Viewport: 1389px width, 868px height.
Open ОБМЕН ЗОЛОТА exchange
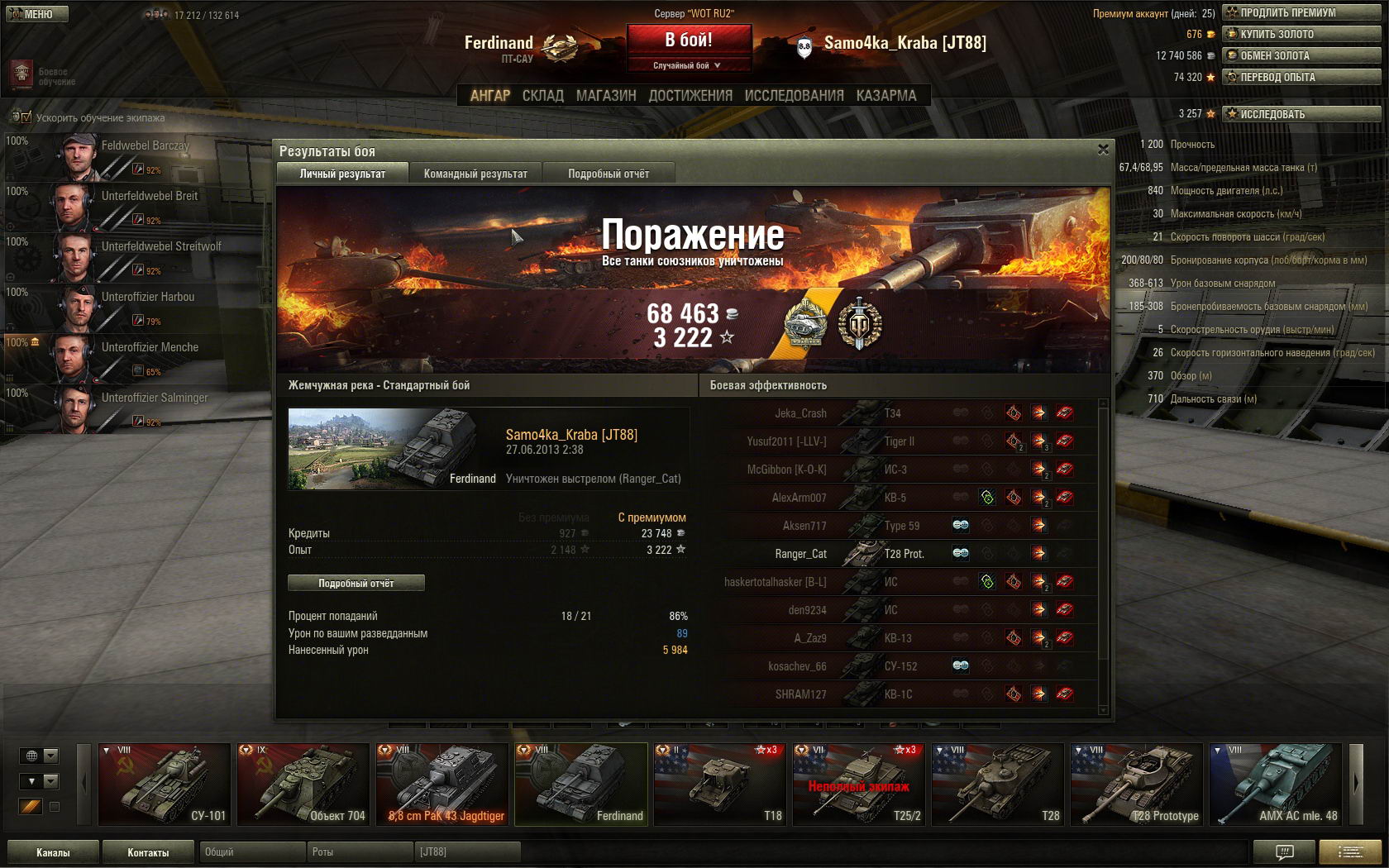point(1301,55)
